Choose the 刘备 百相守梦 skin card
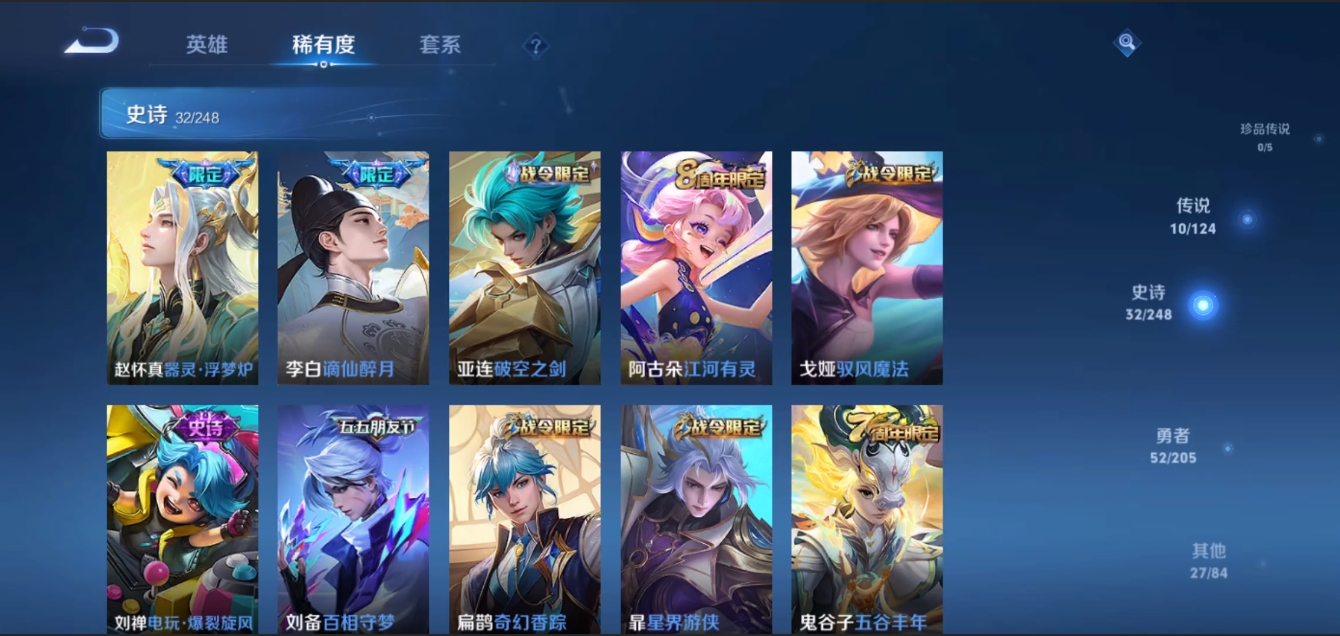1340x636 pixels. [x=353, y=519]
